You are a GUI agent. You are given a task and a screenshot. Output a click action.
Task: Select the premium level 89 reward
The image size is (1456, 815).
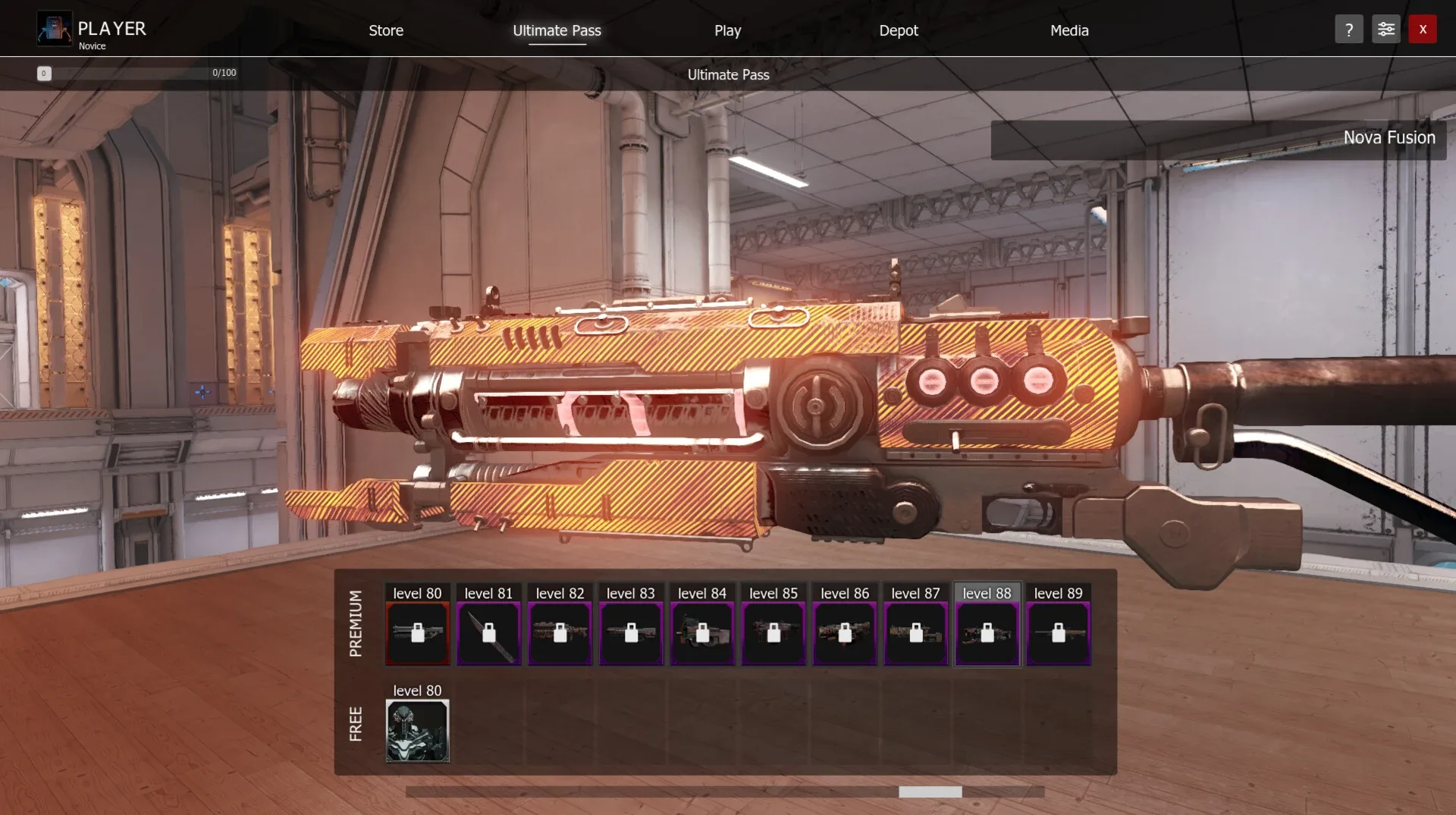(1059, 633)
